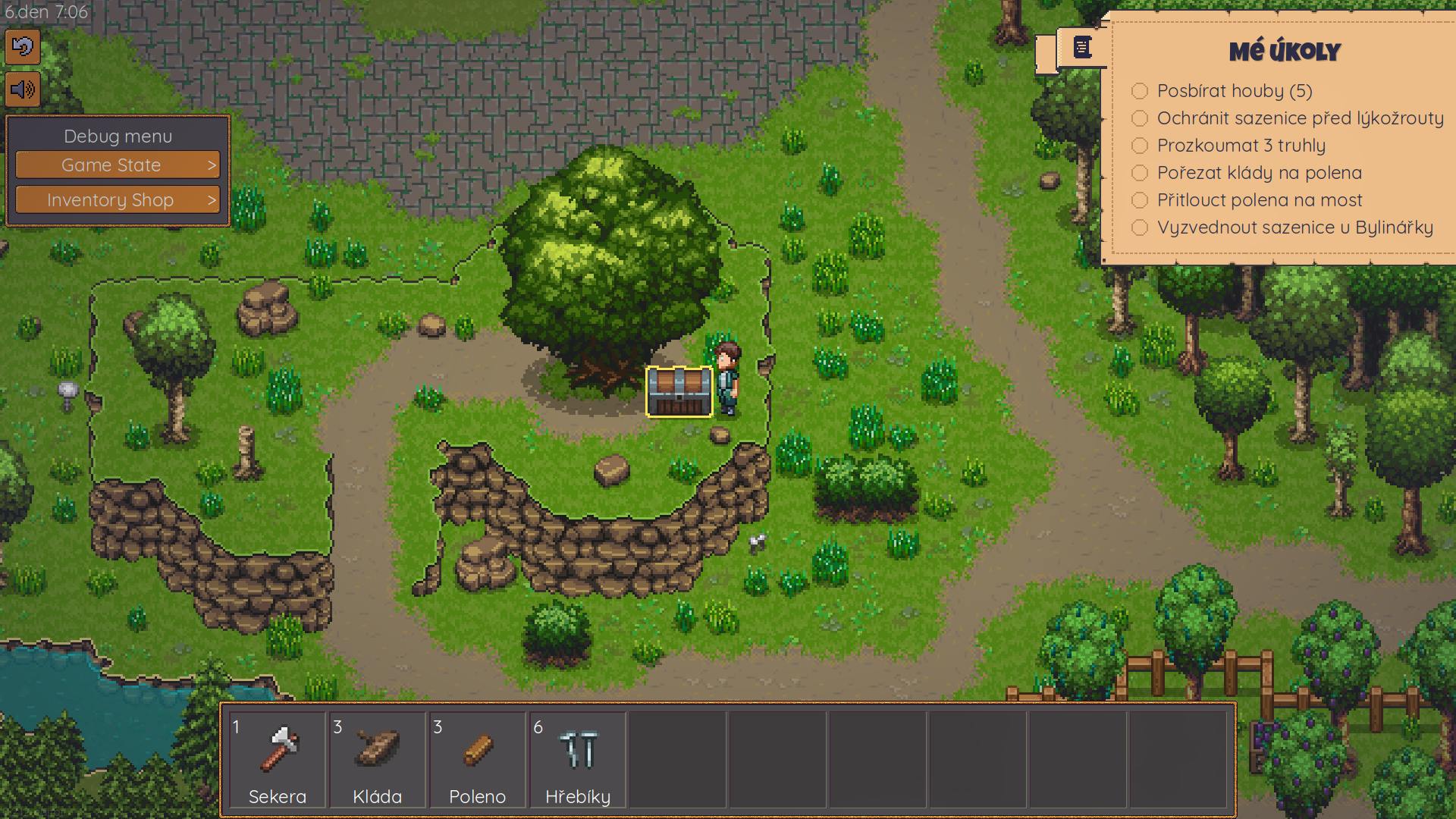The height and width of the screenshot is (819, 1456).
Task: Click the Ochránit sazenice před lýkožrouty task
Action: pyautogui.click(x=1299, y=118)
